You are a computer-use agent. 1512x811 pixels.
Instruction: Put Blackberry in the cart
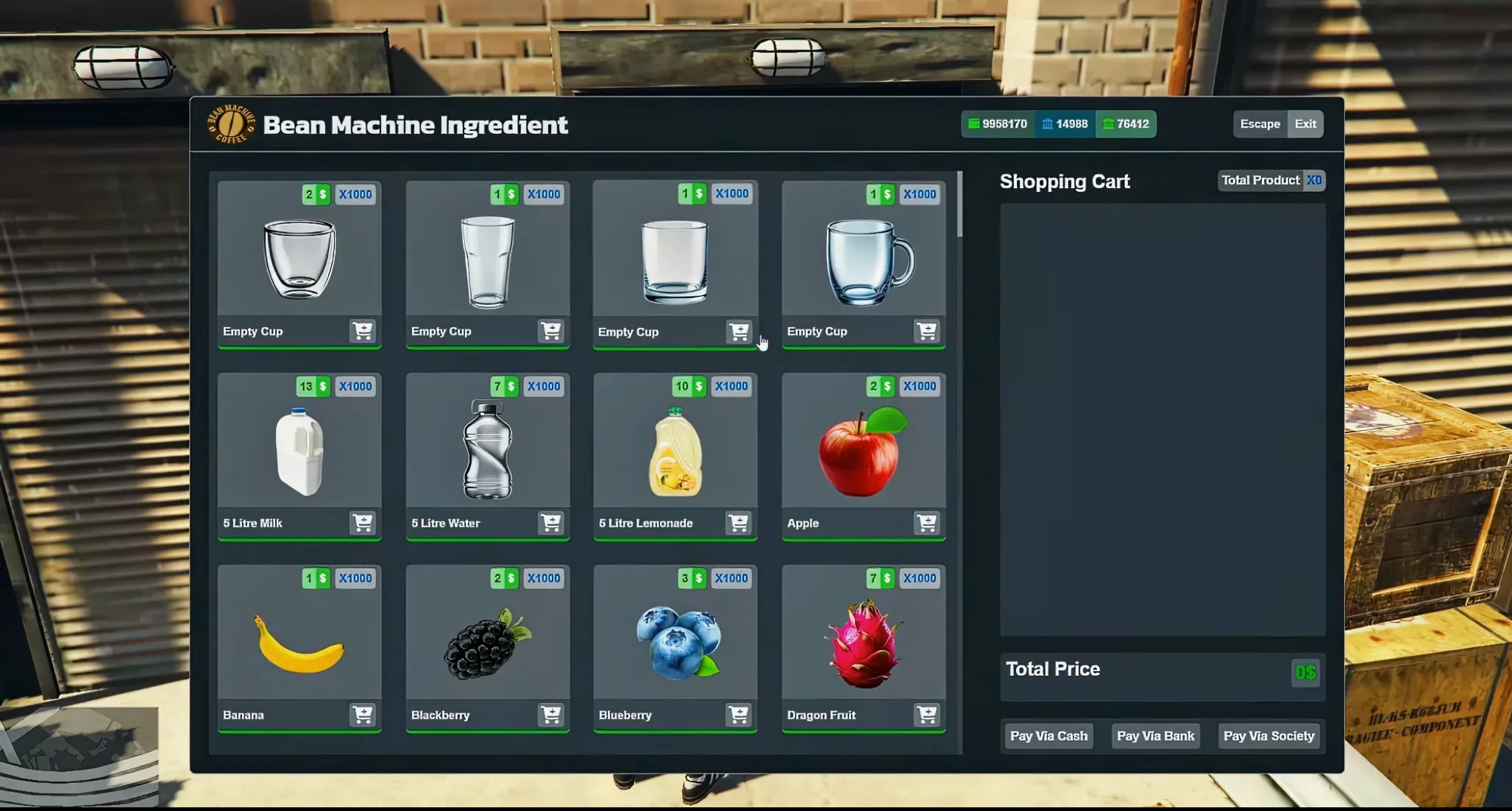pyautogui.click(x=551, y=715)
